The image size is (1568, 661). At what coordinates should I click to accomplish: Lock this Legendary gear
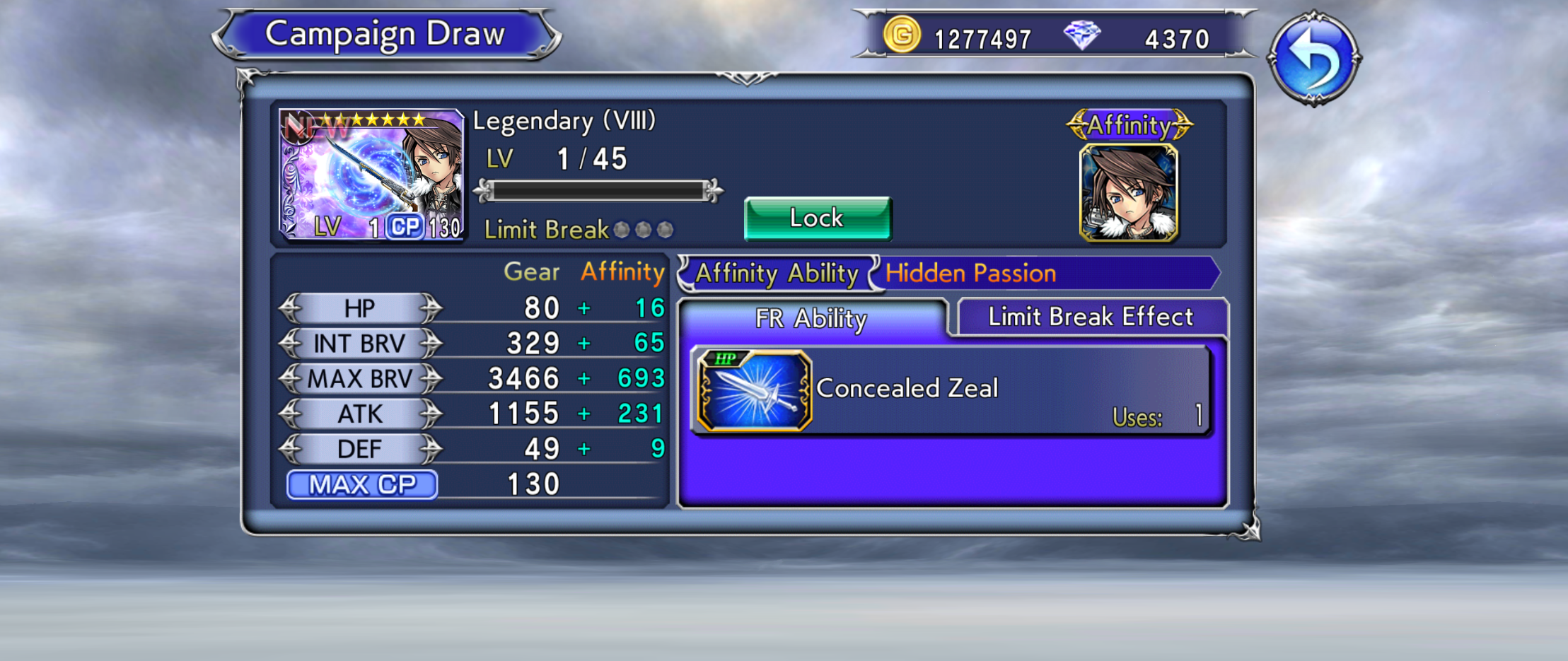point(817,218)
